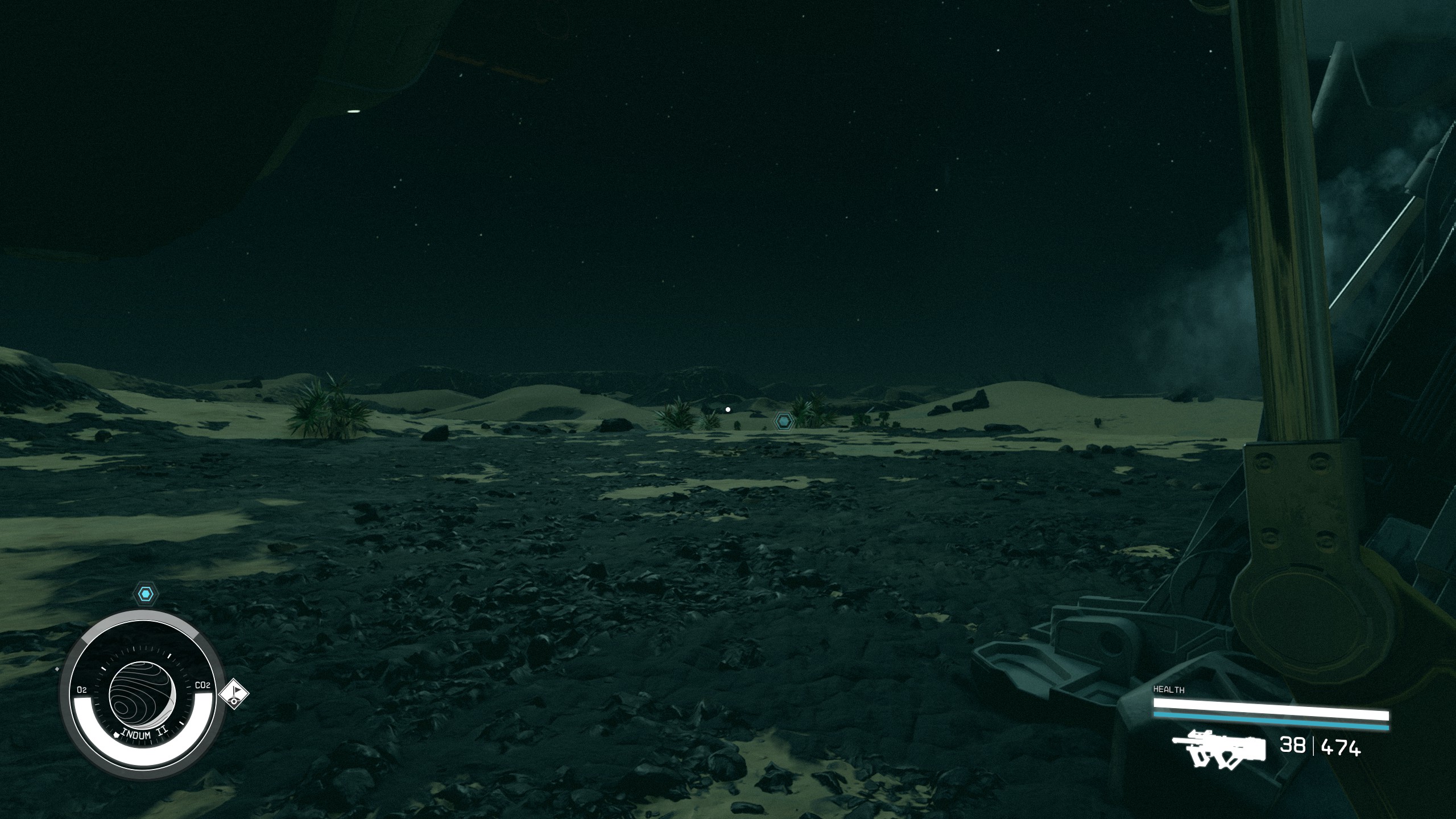Click the CO2 label on the environment gauge
The height and width of the screenshot is (819, 1456).
click(x=202, y=686)
